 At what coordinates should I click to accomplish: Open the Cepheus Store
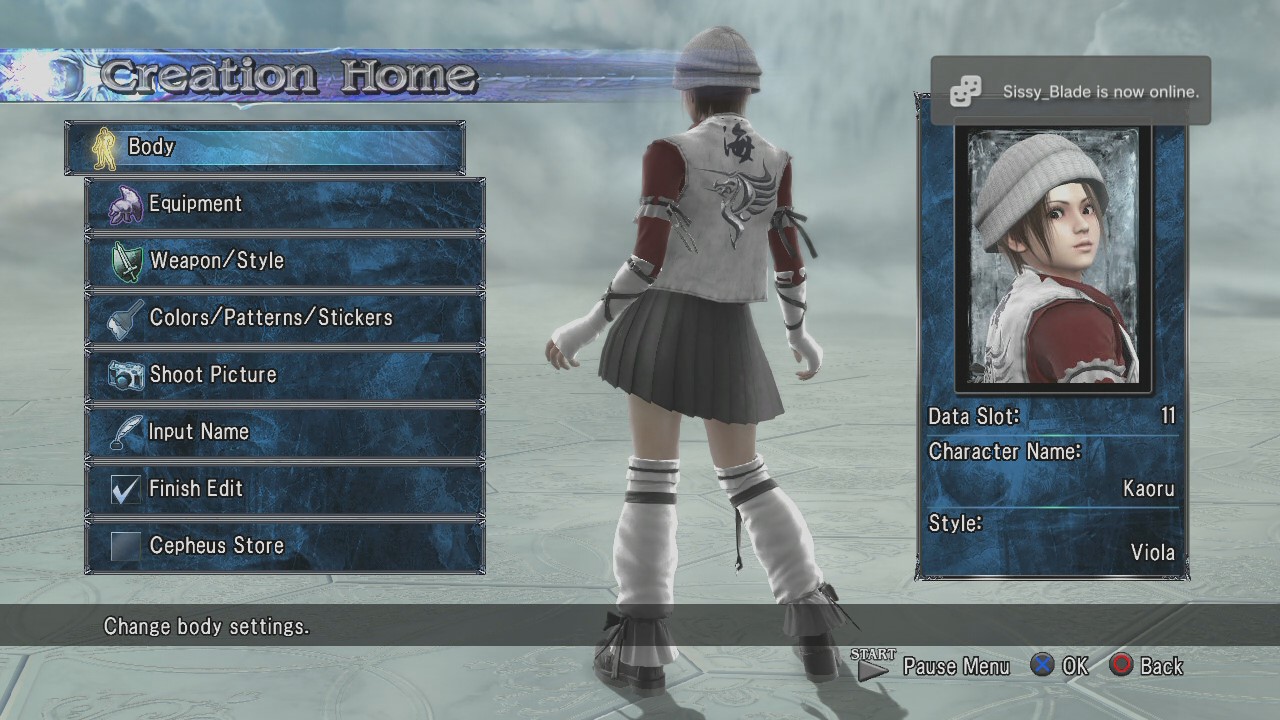coord(285,547)
